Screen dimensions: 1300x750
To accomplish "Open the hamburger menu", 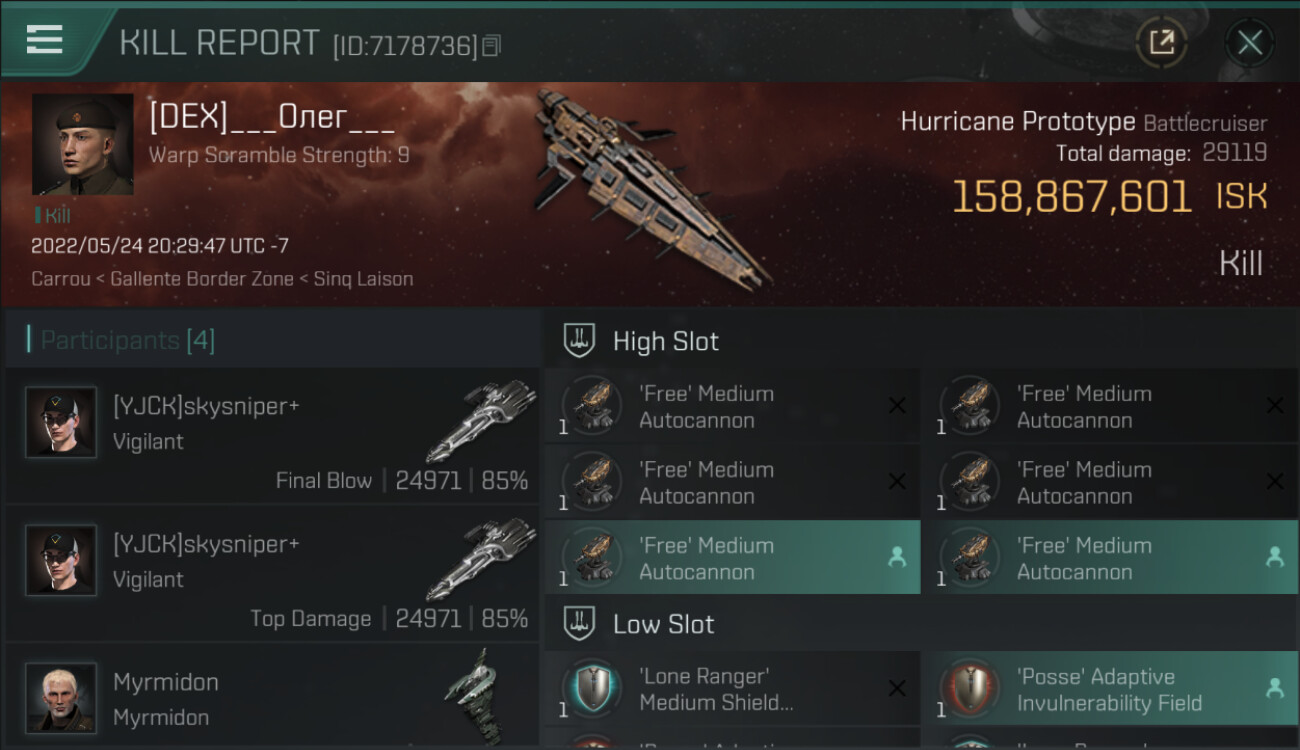I will pyautogui.click(x=45, y=40).
